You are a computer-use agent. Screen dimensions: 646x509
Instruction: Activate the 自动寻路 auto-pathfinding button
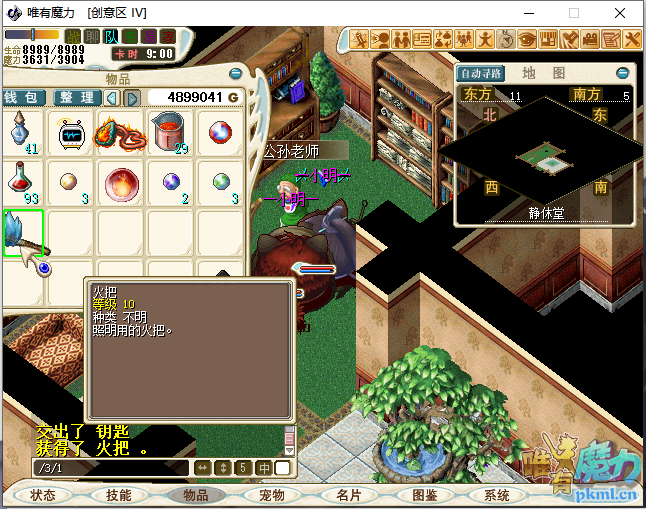pyautogui.click(x=481, y=73)
